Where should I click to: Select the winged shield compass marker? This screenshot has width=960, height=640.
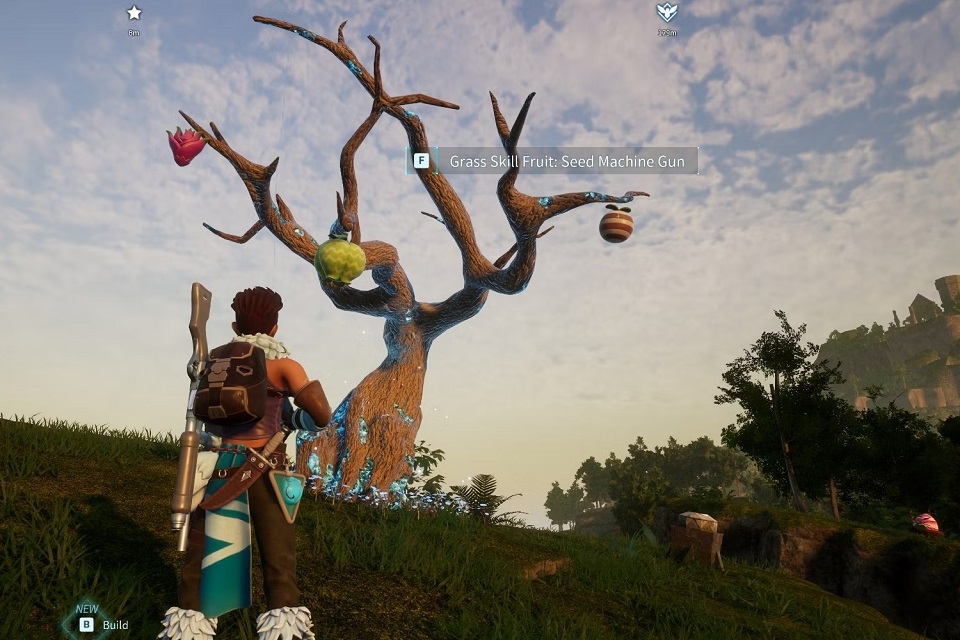point(666,13)
